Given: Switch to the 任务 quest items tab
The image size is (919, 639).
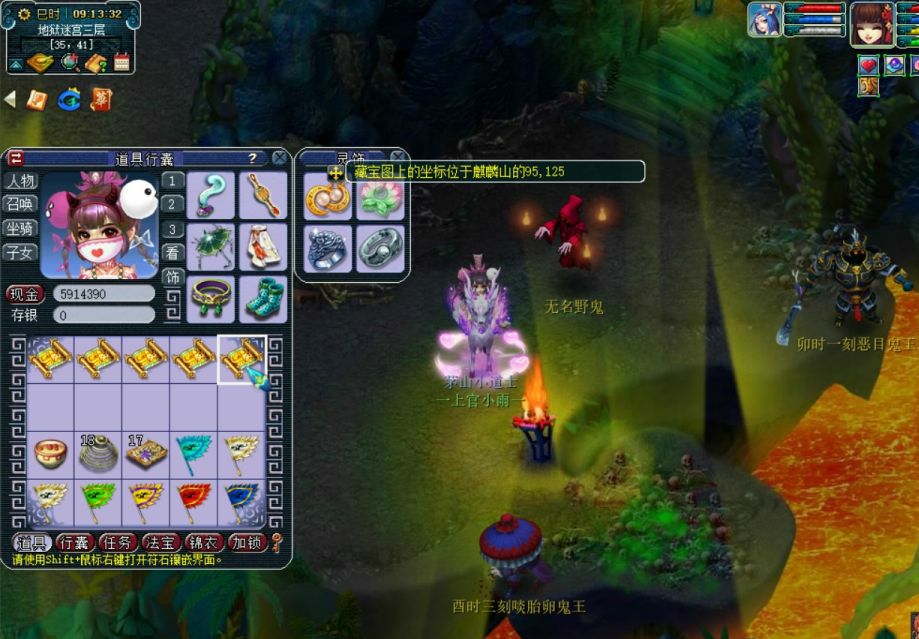Looking at the screenshot, I should 118,542.
